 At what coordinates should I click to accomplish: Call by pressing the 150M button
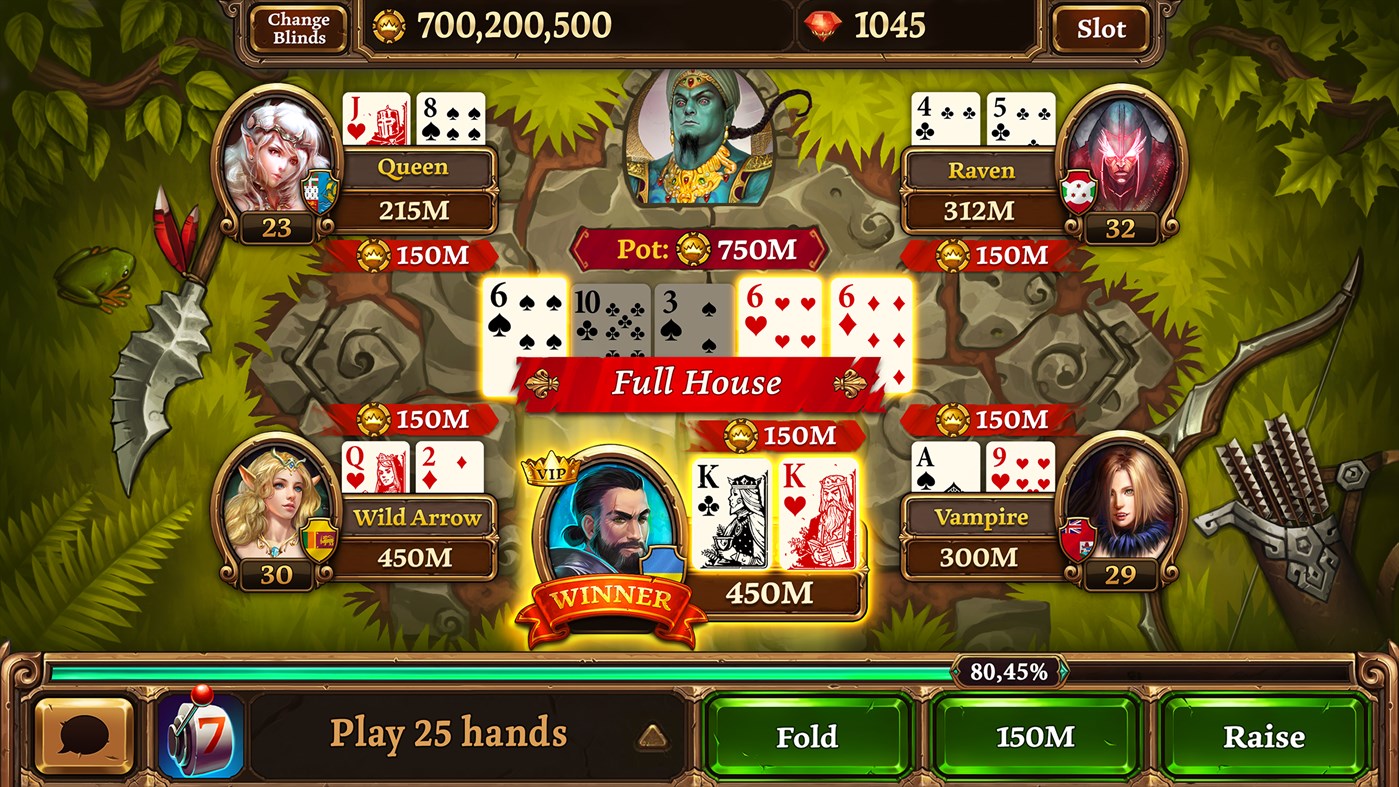[x=1035, y=738]
